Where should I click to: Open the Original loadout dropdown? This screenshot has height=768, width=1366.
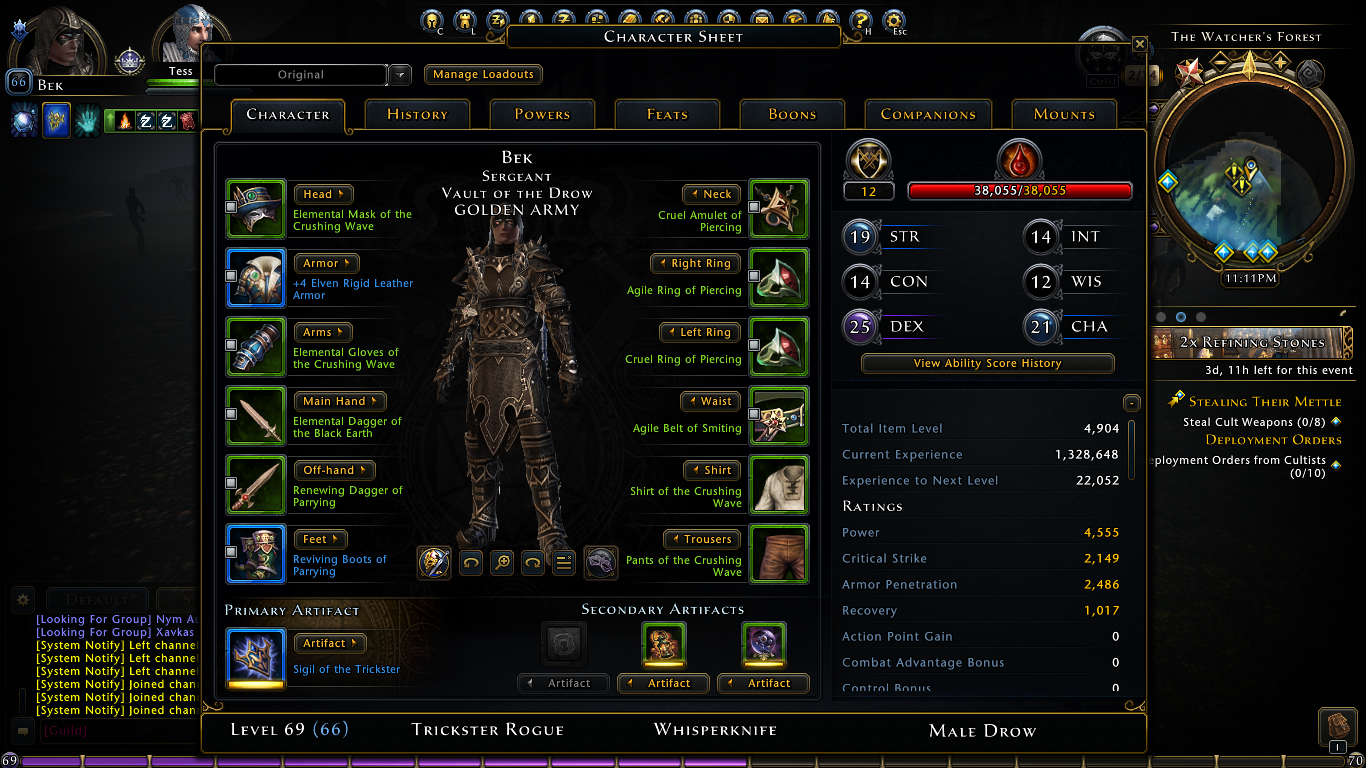(399, 75)
